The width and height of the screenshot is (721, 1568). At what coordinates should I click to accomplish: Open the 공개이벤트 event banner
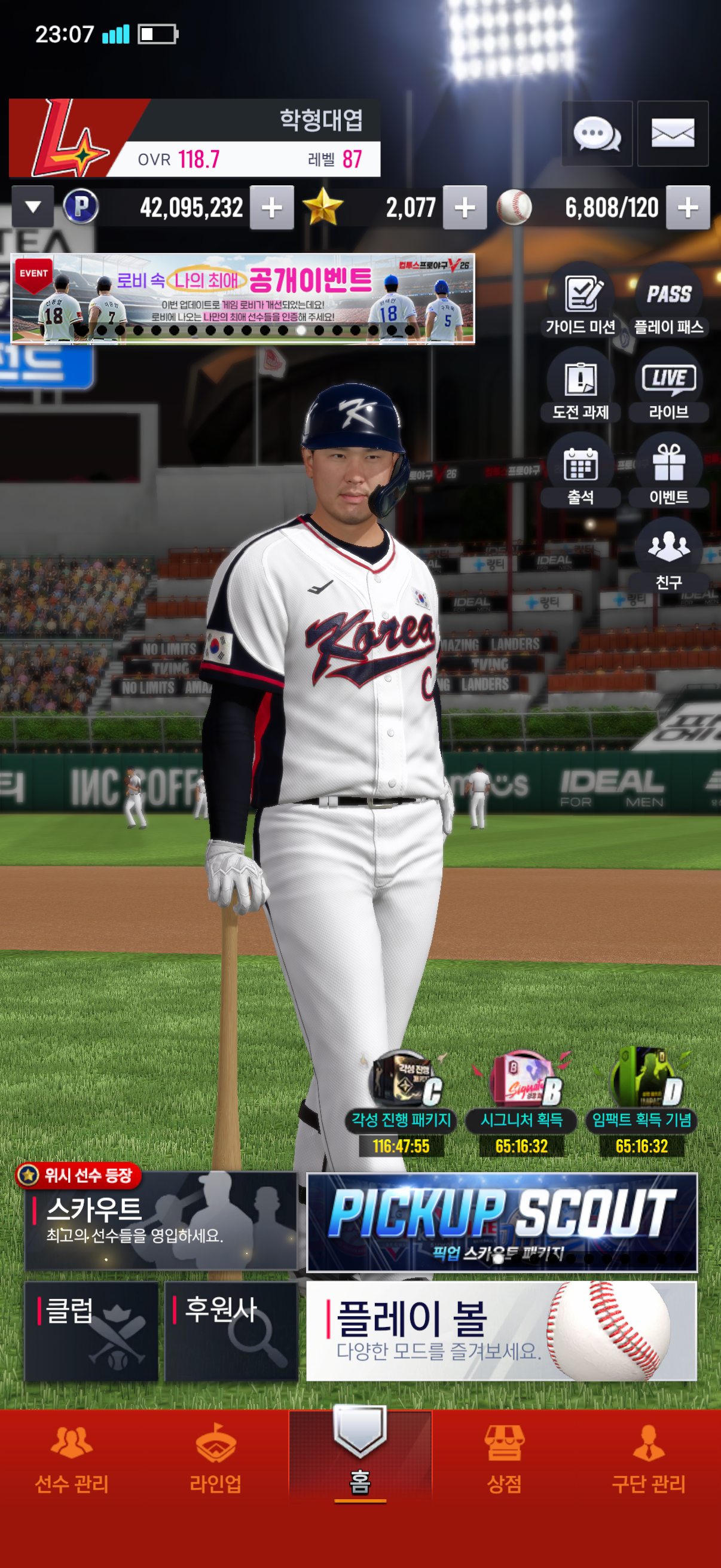point(243,298)
